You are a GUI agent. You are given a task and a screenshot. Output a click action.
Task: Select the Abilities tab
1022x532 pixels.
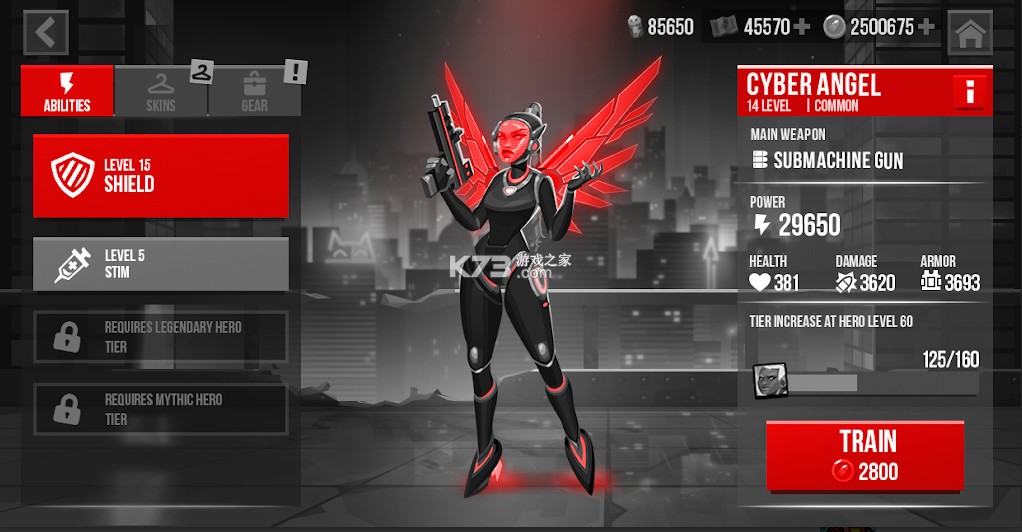coord(67,91)
